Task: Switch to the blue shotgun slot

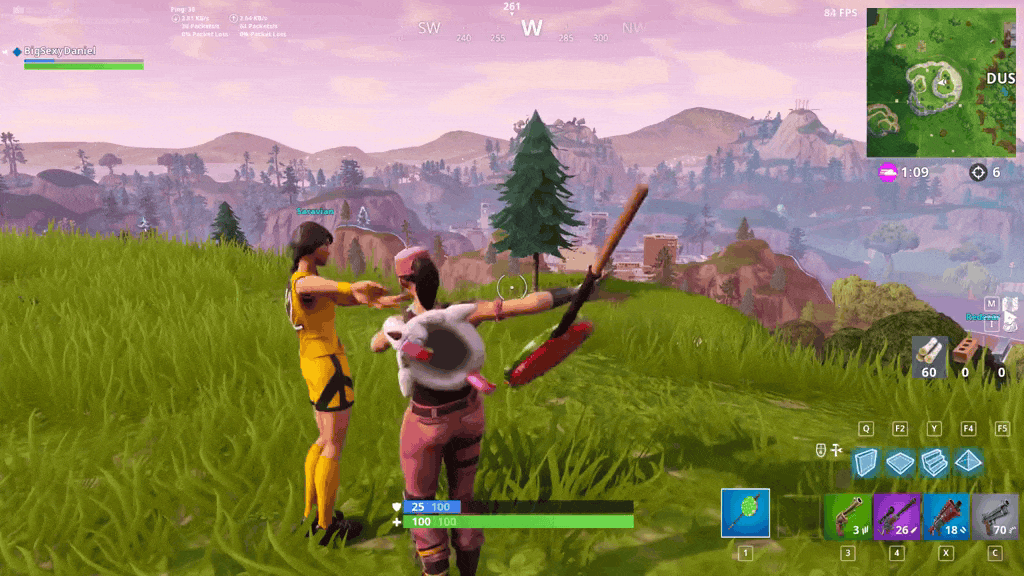Action: pos(945,516)
